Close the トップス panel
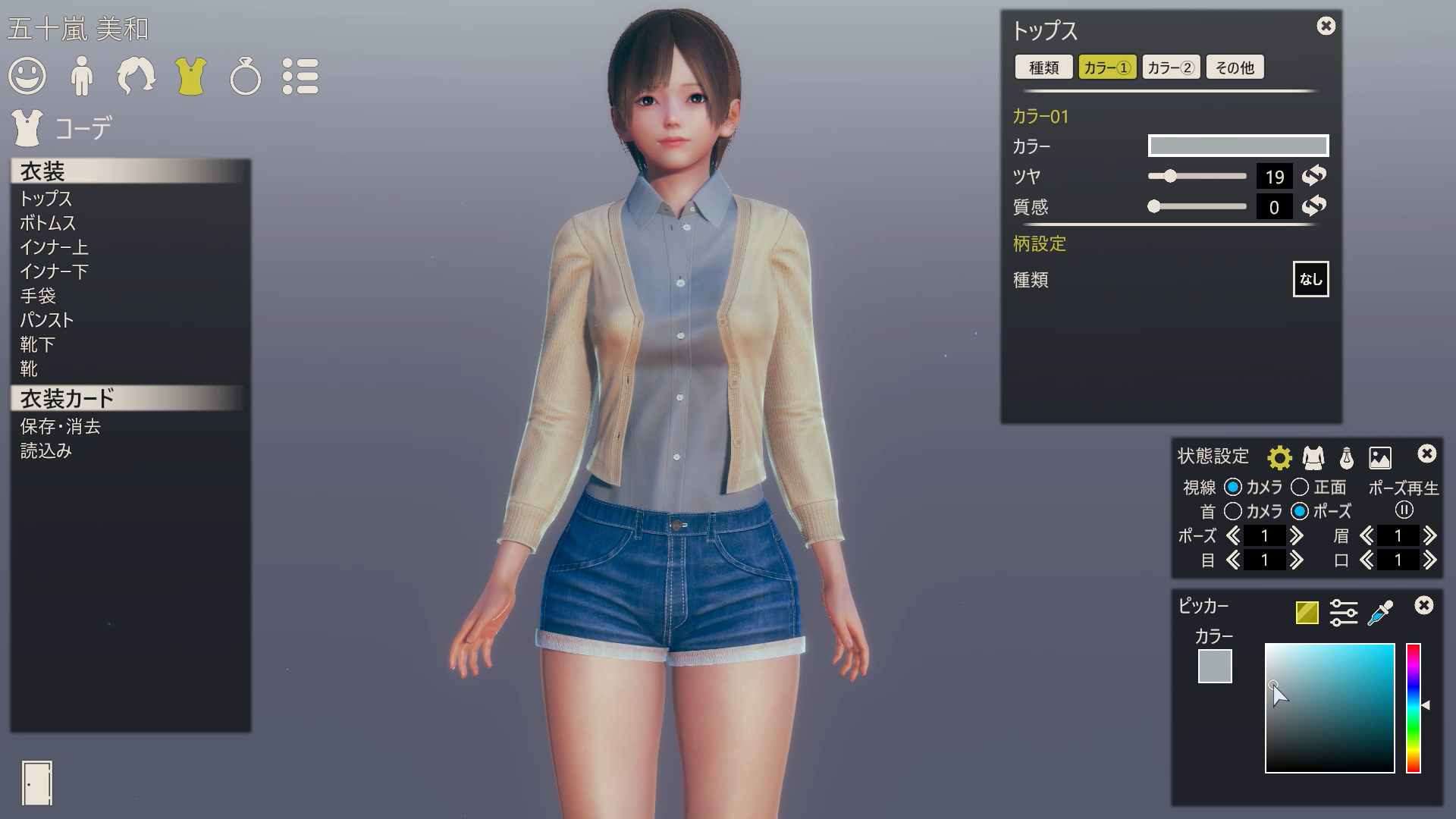 point(1326,26)
